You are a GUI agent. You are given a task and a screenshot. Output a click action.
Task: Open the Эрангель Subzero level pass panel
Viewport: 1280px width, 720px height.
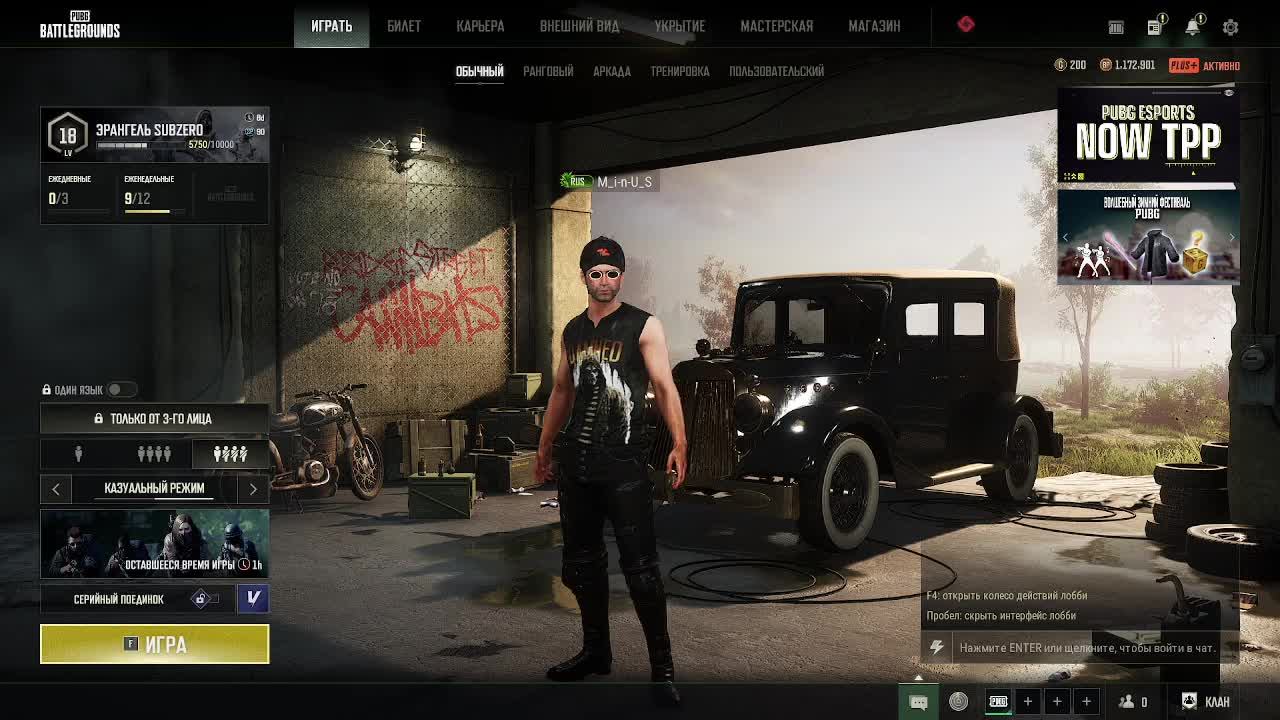(155, 135)
